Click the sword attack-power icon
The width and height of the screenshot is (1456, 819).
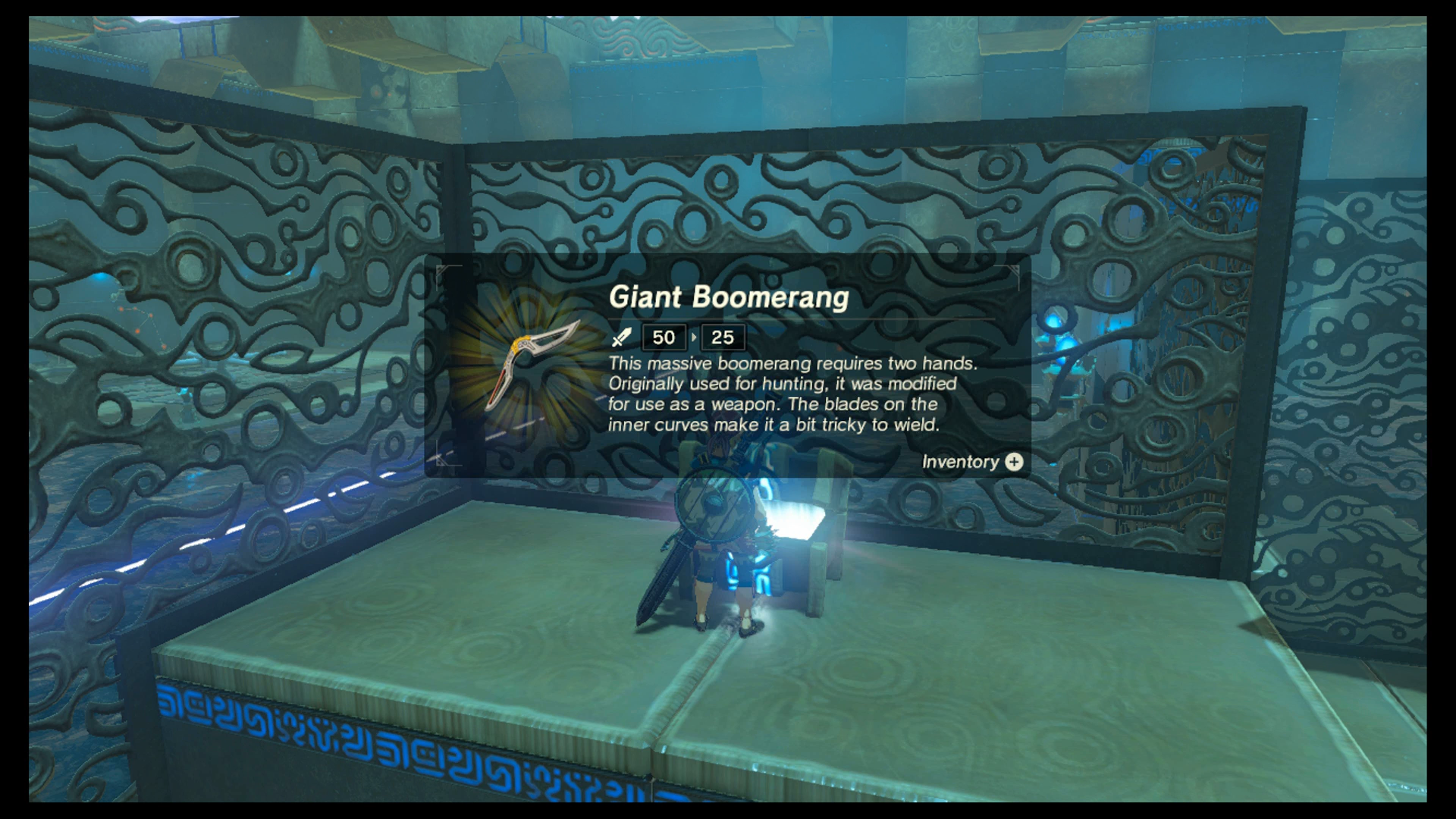pos(623,337)
